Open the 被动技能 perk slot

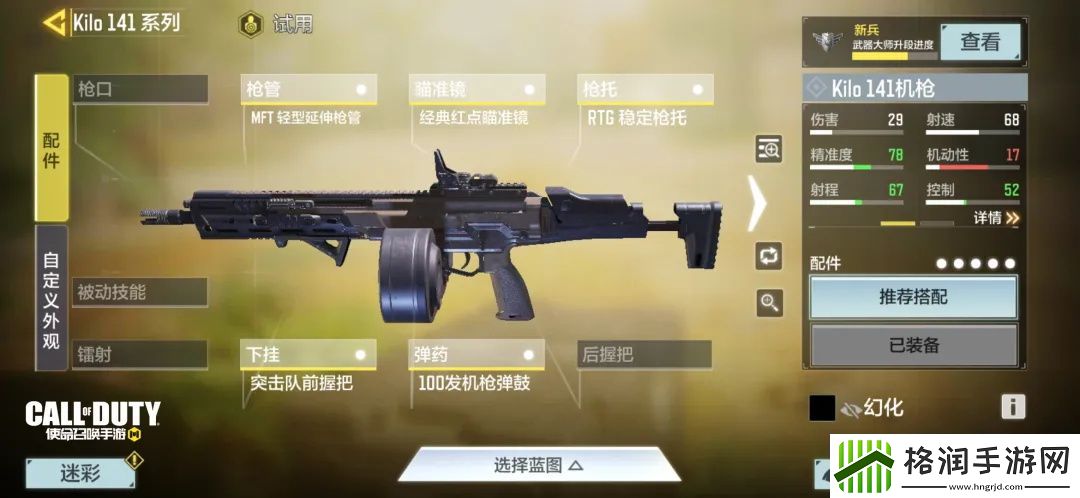(x=140, y=292)
